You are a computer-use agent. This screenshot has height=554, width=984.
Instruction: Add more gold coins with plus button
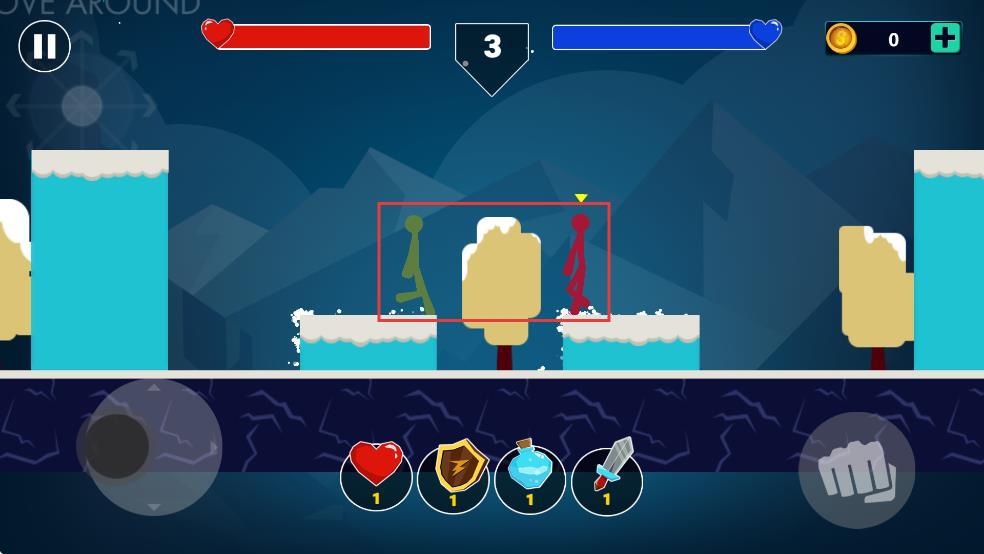click(x=944, y=38)
